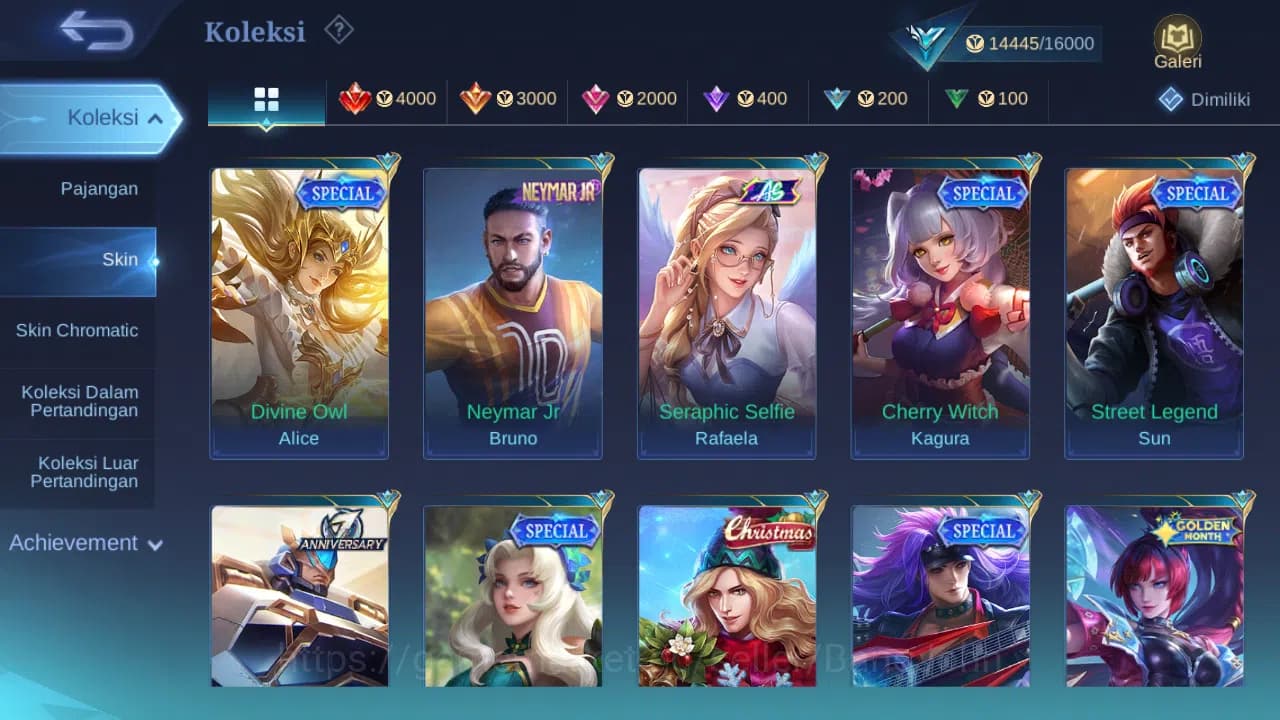The height and width of the screenshot is (720, 1280).
Task: Click the question mark icon beside Koleksi
Action: [x=338, y=30]
